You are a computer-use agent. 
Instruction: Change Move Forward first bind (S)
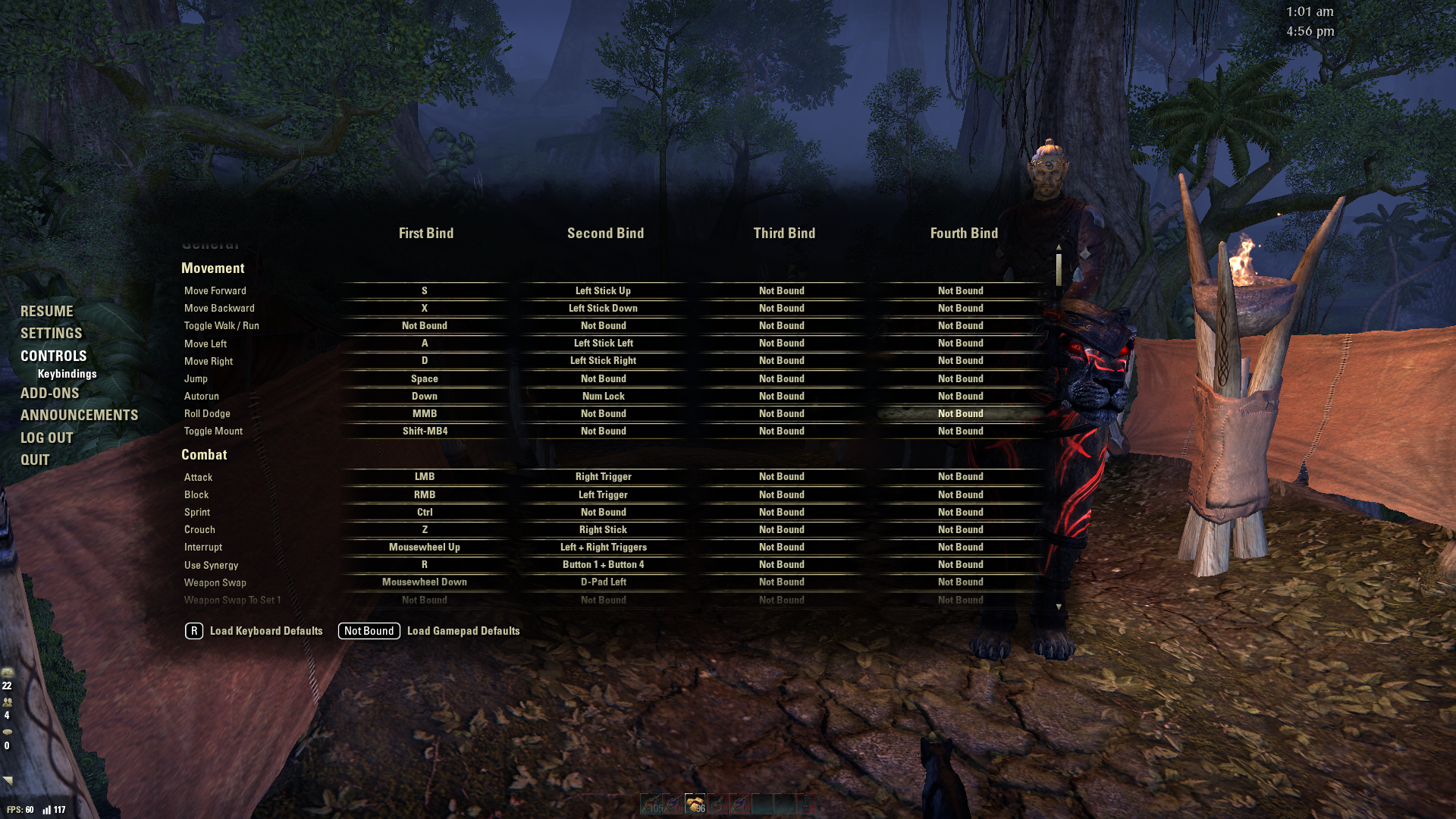tap(425, 291)
